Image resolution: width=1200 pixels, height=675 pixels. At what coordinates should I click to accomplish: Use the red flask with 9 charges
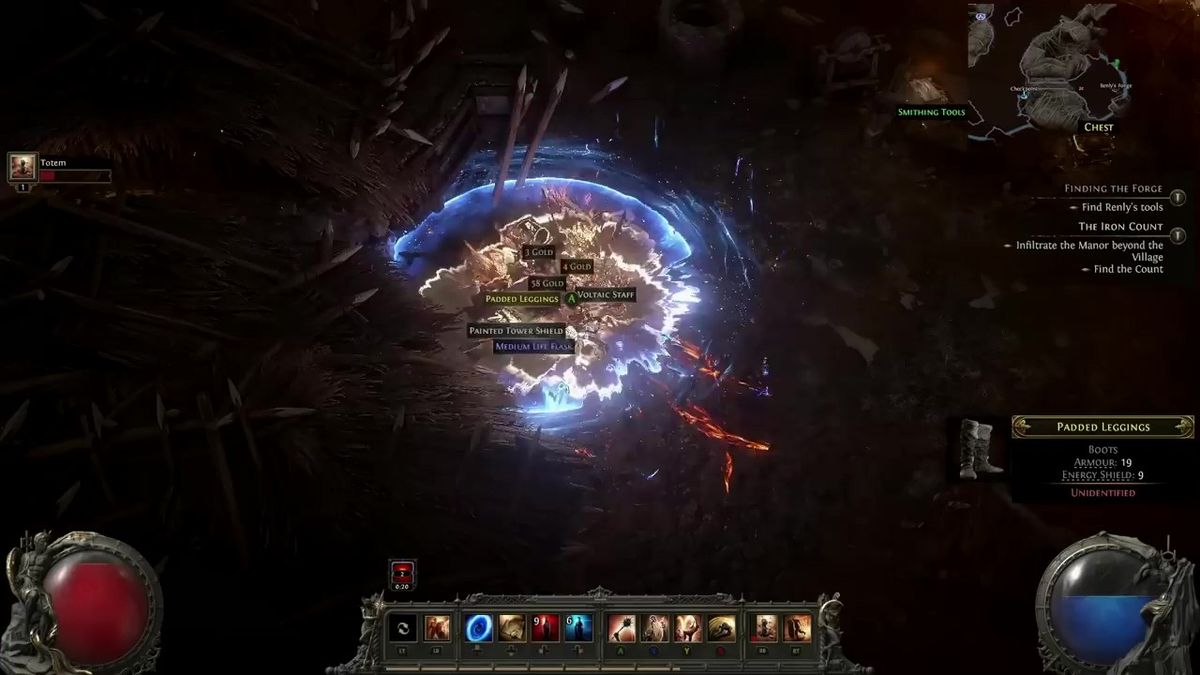545,628
